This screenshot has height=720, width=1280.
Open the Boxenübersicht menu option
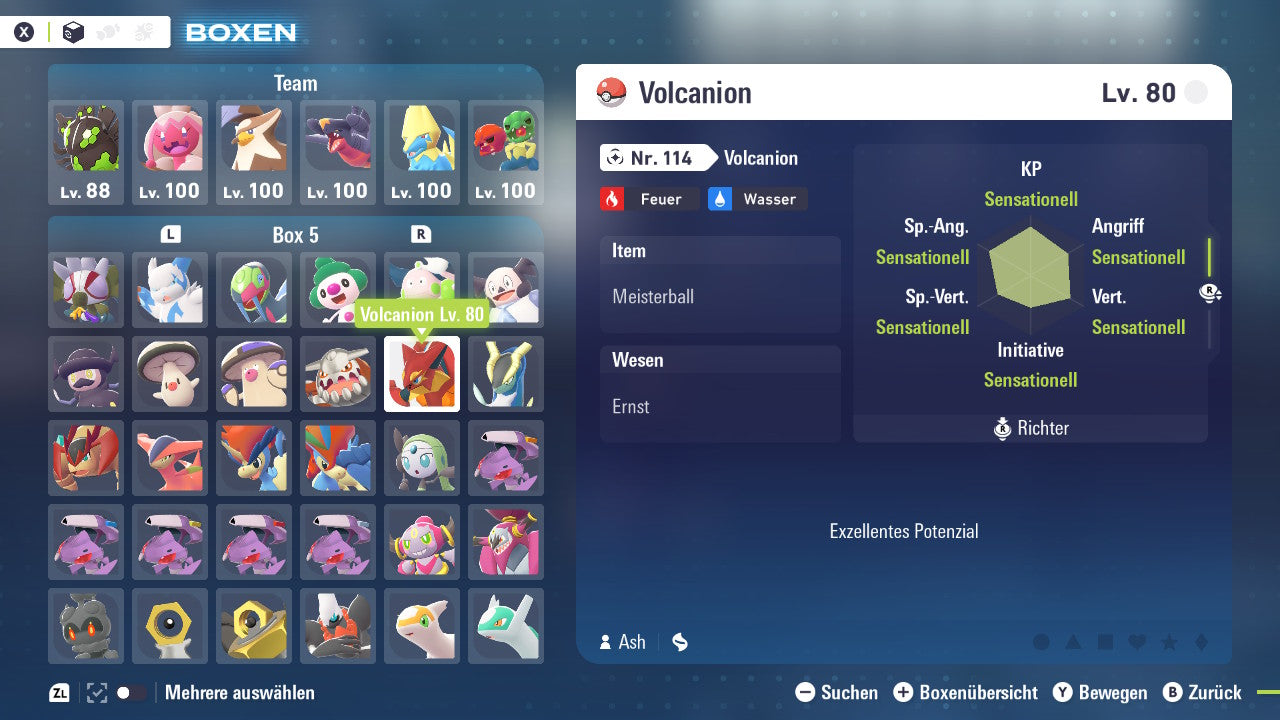tap(965, 692)
